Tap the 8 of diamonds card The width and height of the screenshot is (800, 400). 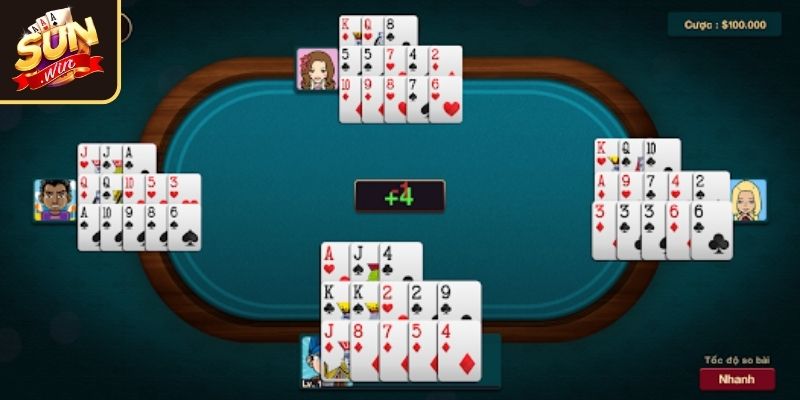tap(363, 349)
